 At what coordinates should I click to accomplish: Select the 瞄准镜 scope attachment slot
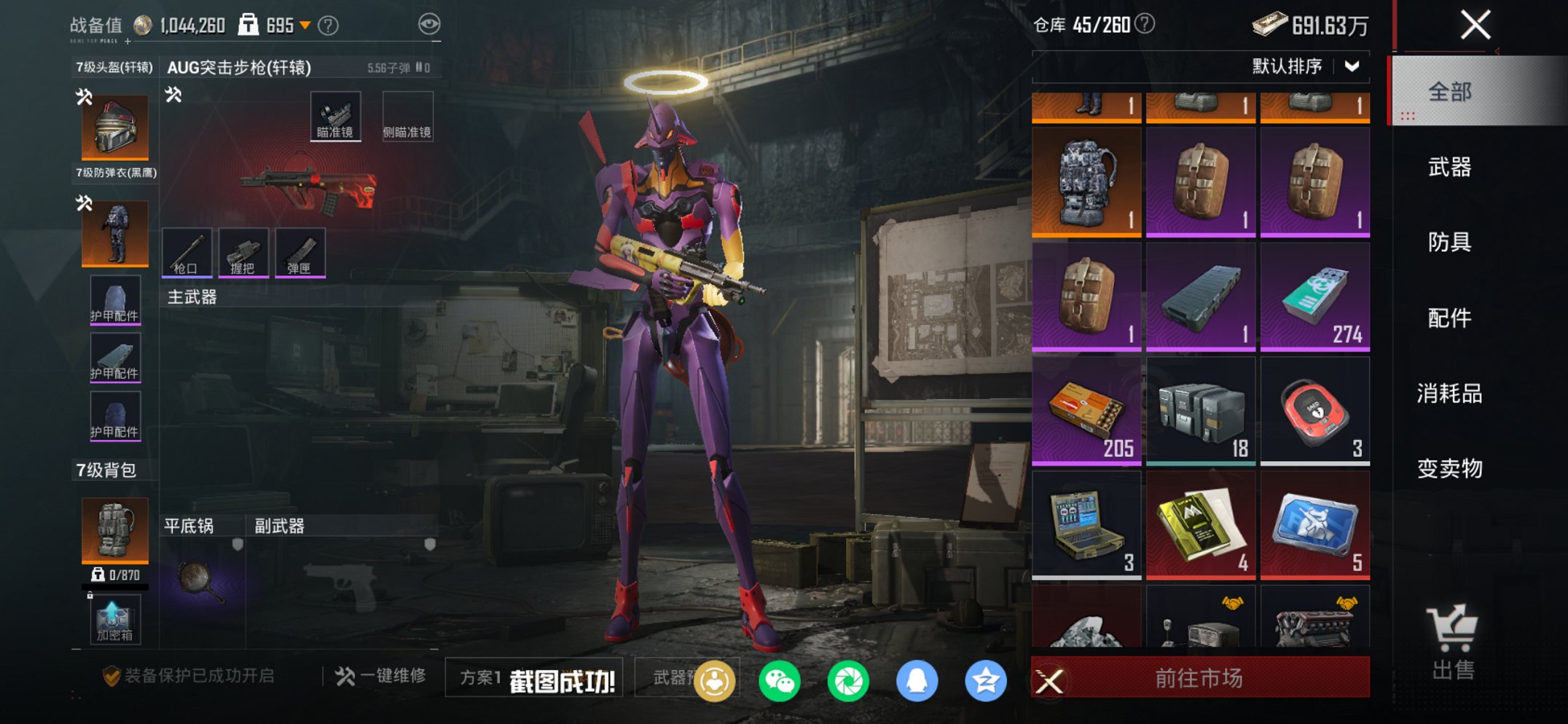[x=336, y=115]
